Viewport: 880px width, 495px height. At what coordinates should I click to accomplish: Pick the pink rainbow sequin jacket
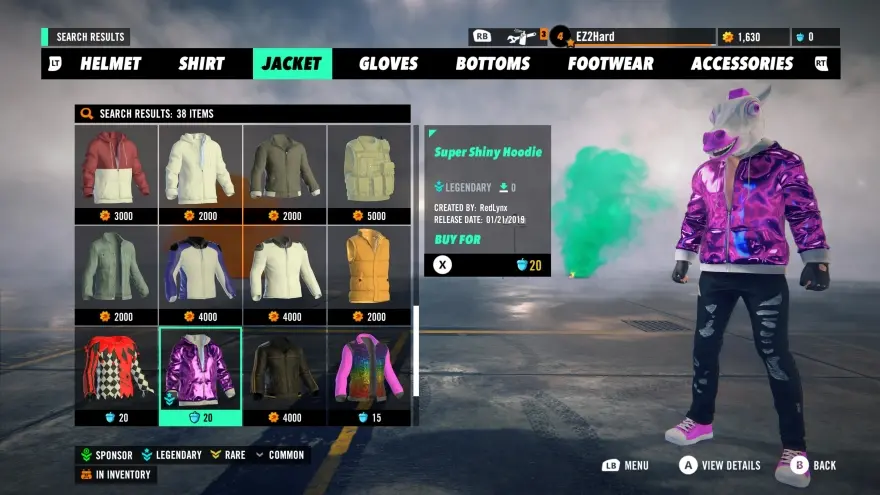tap(369, 369)
